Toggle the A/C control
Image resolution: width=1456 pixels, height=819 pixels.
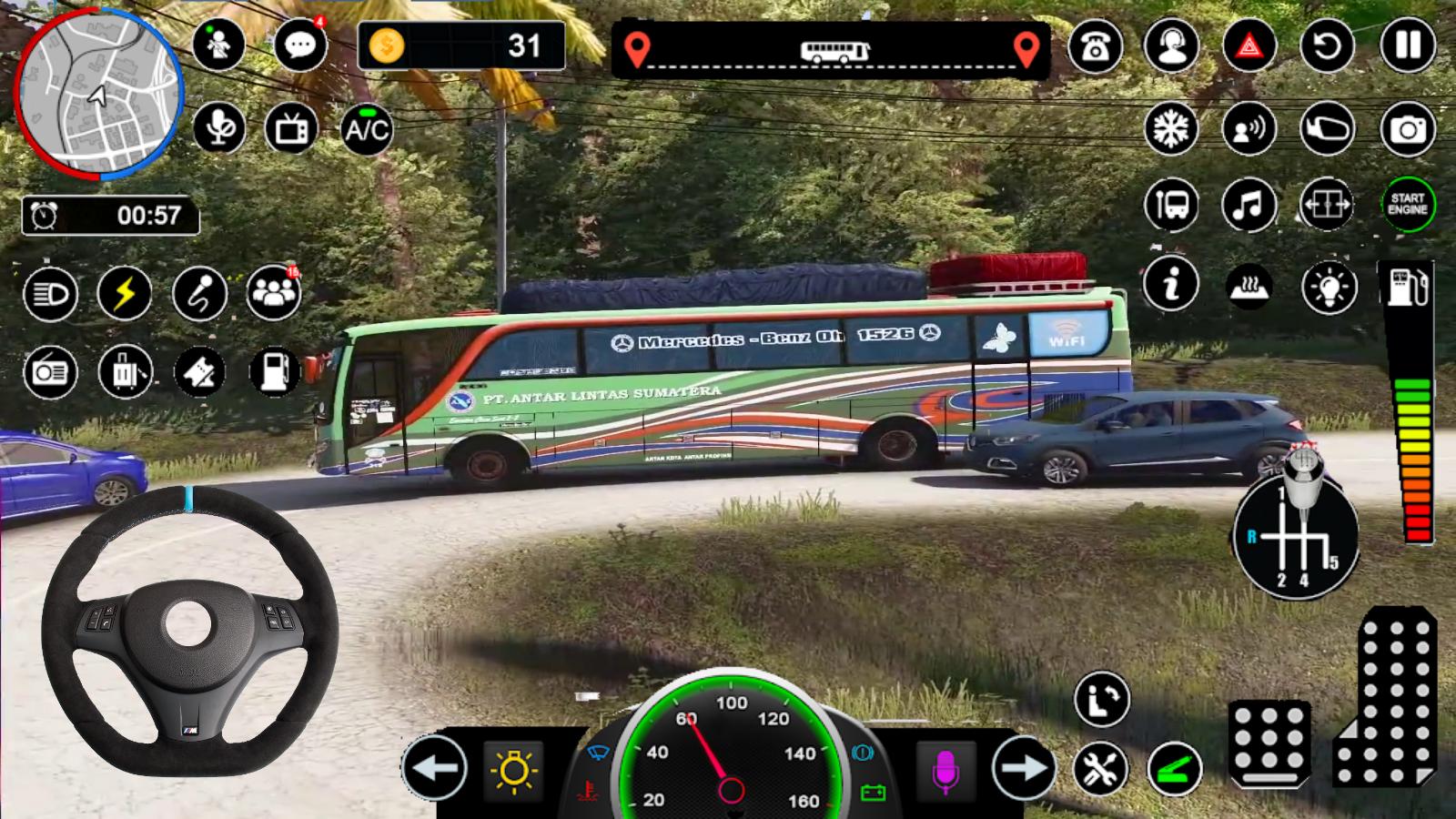point(367,129)
